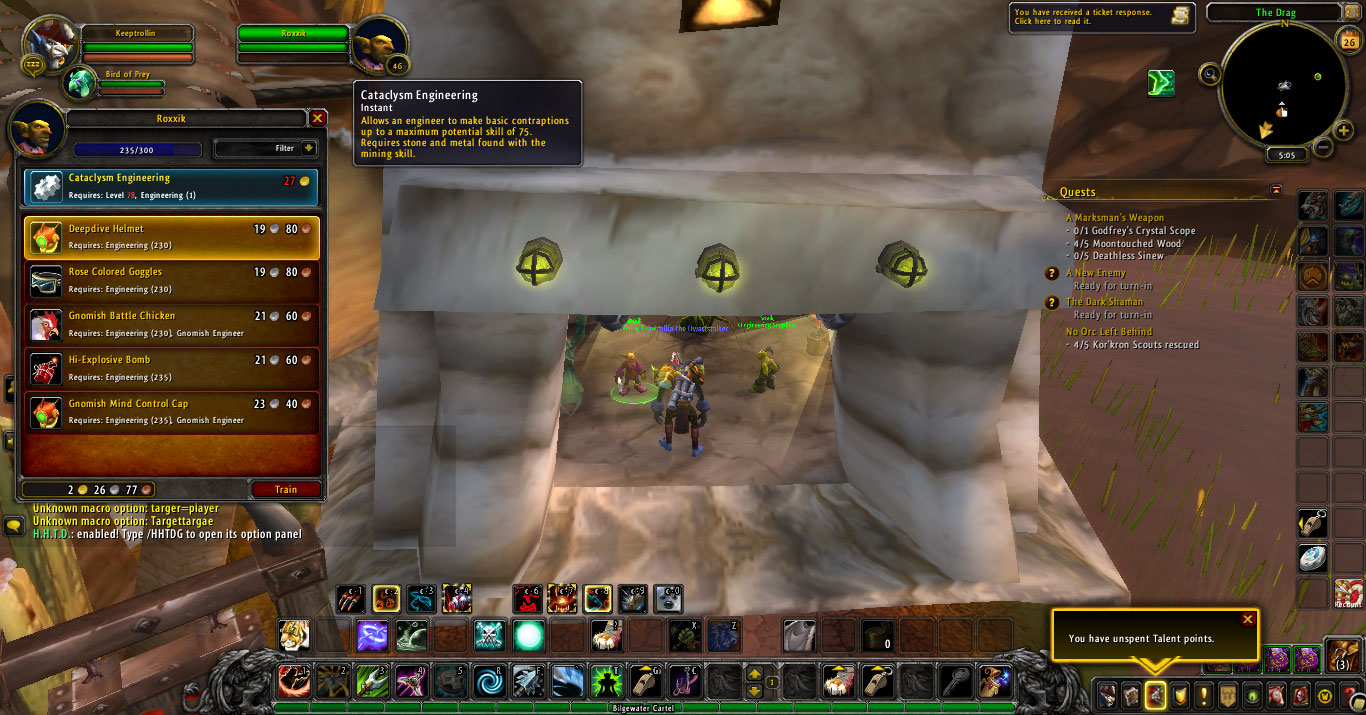The image size is (1366, 715).
Task: Open the minimap calendar button
Action: 1346,40
